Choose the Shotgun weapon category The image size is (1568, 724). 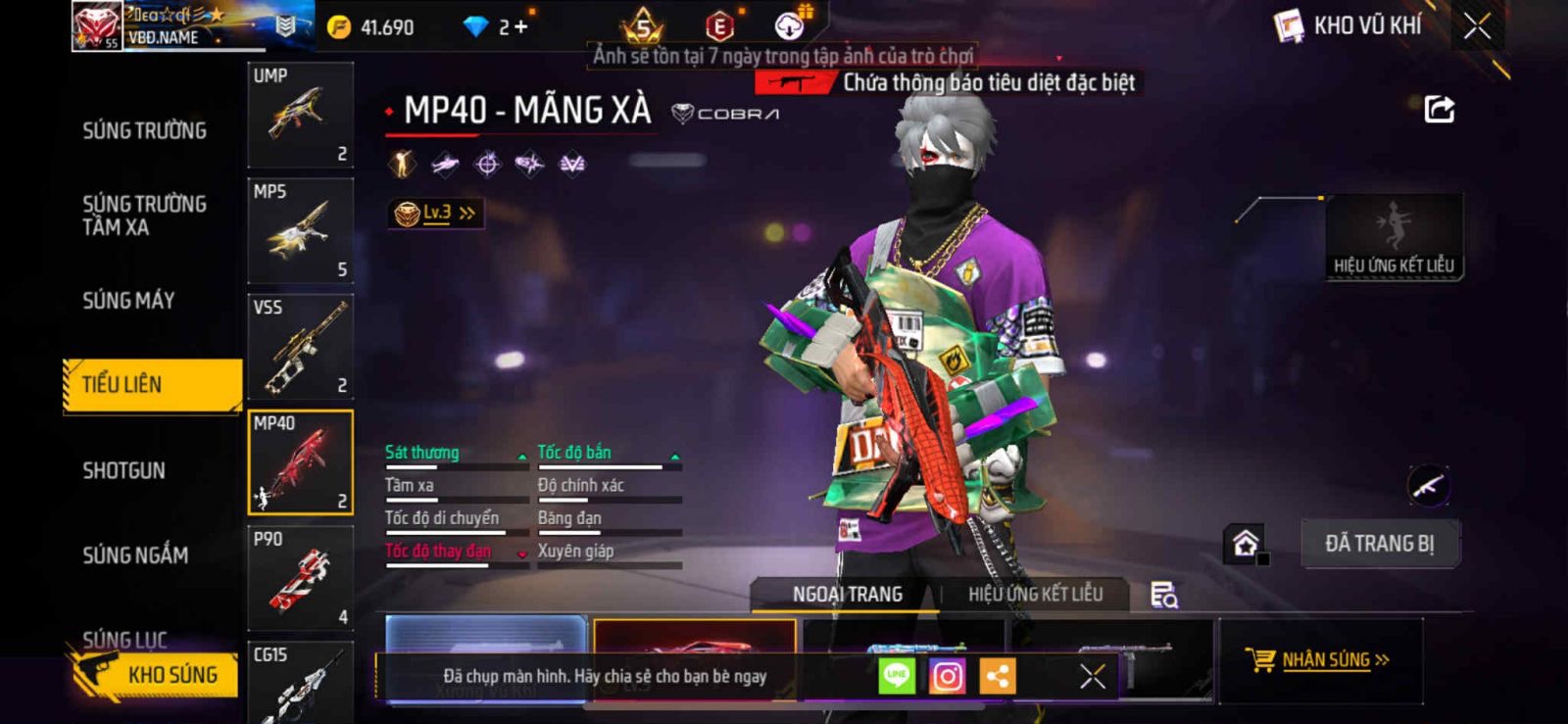click(x=123, y=470)
